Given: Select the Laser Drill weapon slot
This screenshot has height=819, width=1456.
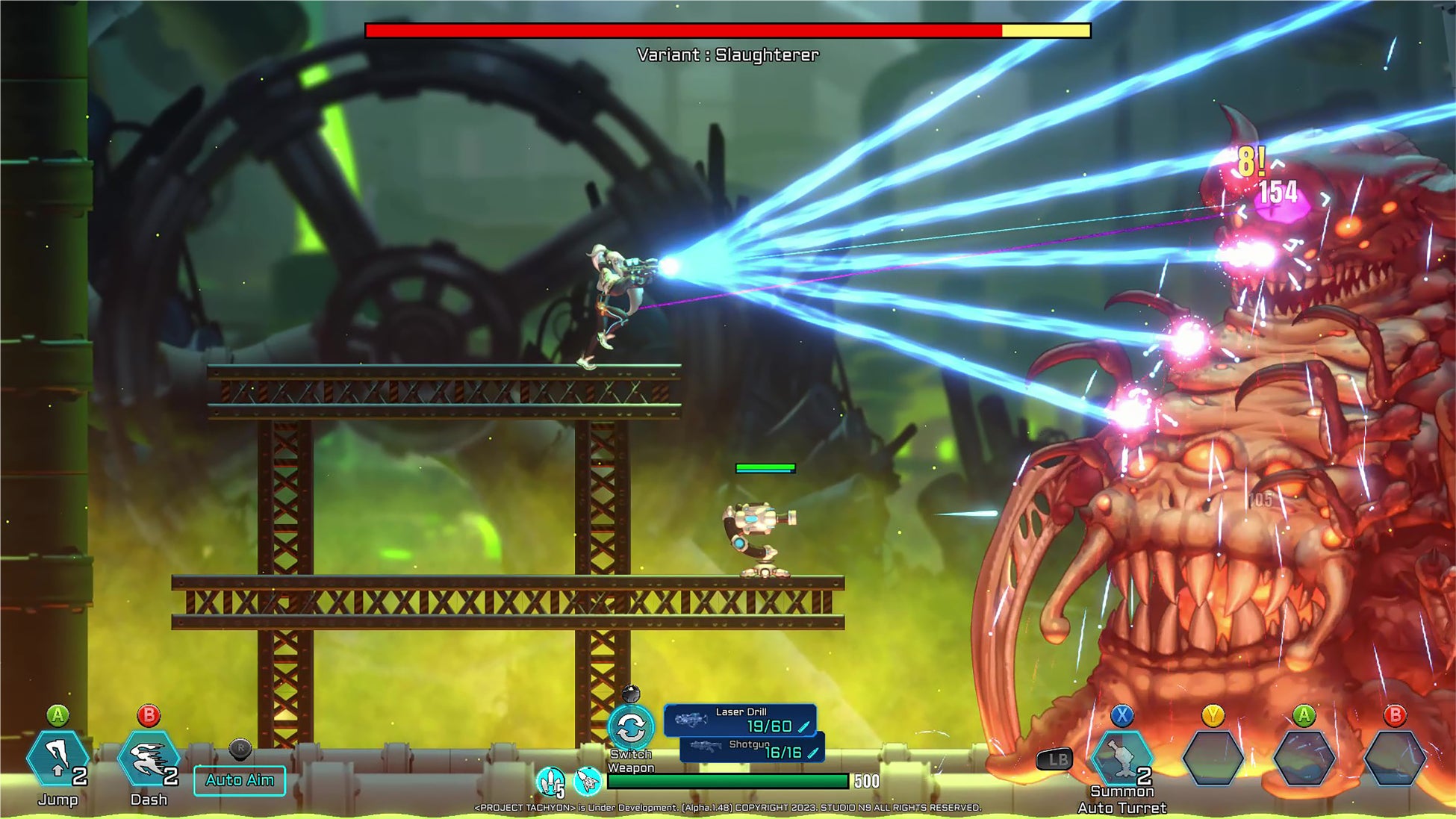Looking at the screenshot, I should [x=740, y=720].
